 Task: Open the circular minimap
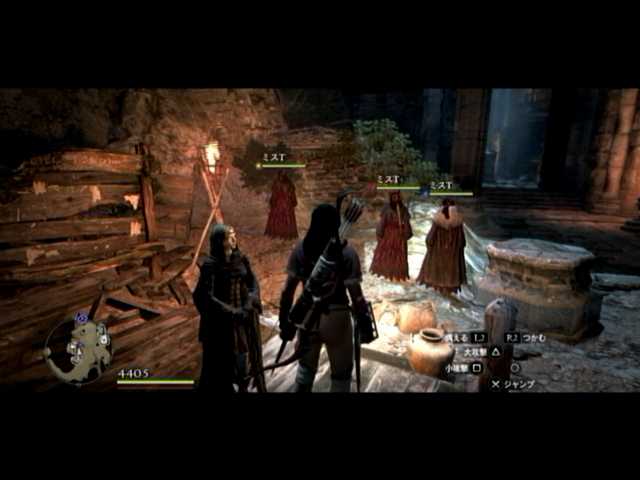coord(78,349)
